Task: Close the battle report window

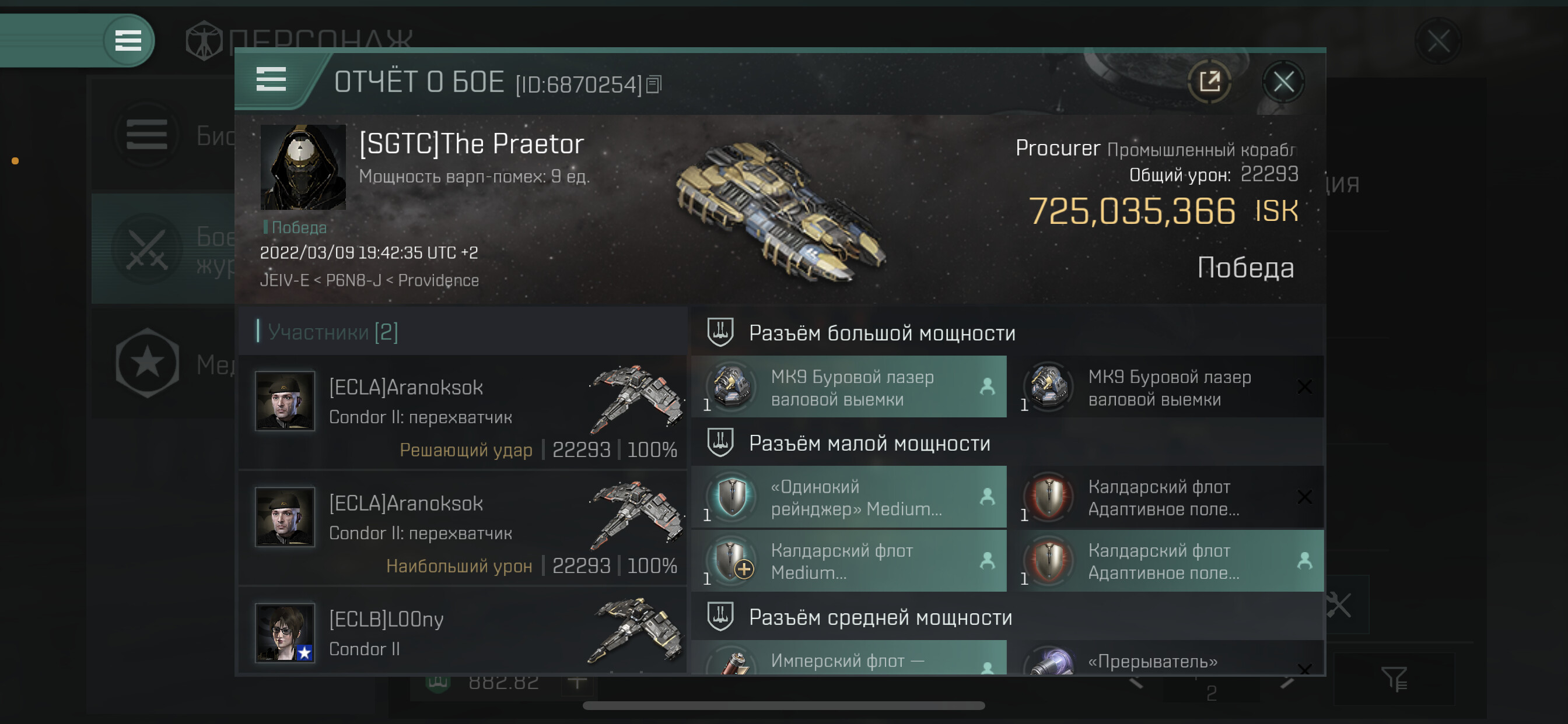Action: coord(1283,82)
